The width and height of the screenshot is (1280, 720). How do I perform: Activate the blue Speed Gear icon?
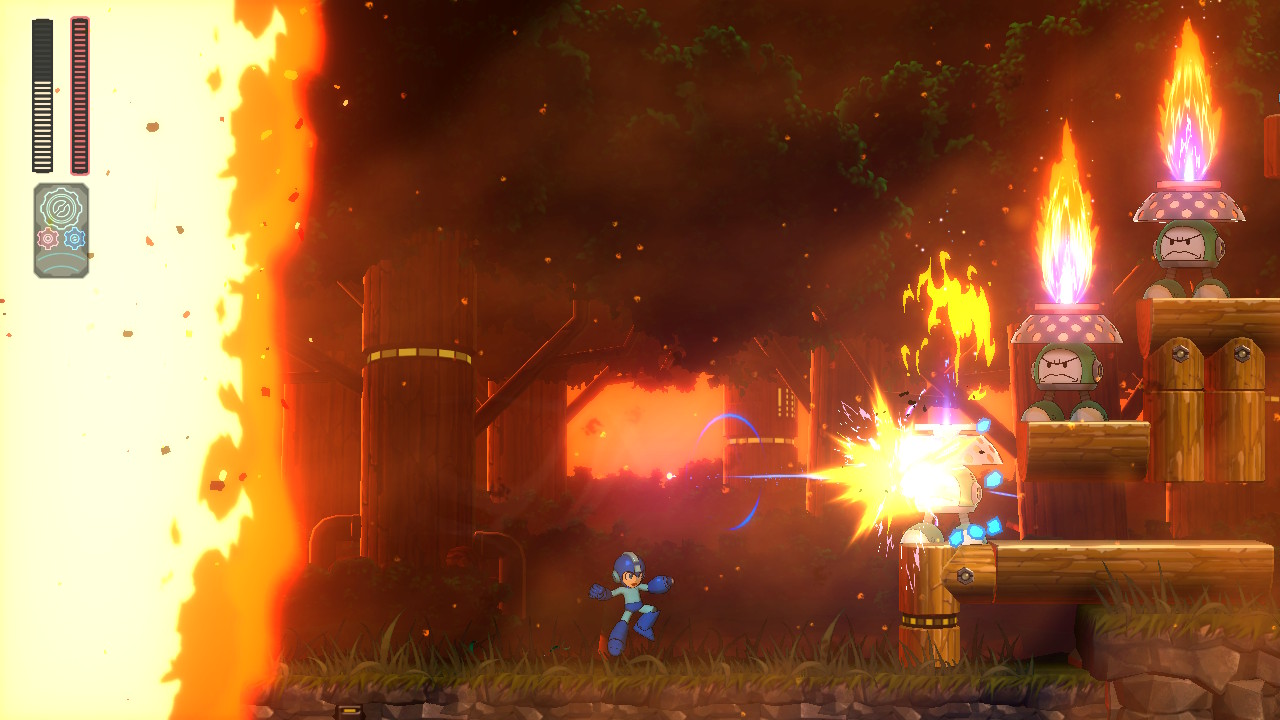pos(74,238)
